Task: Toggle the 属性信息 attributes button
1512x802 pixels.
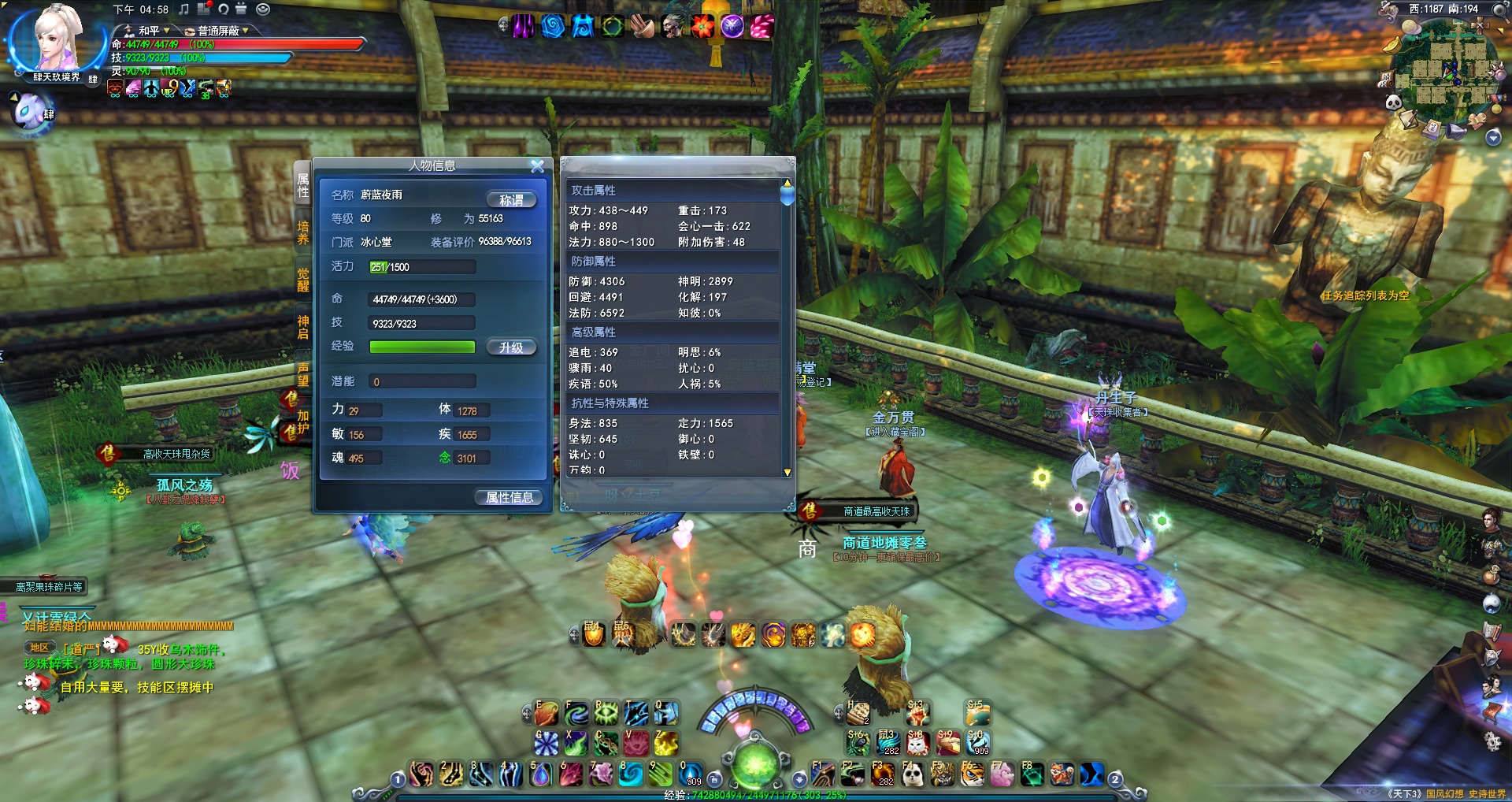Action: pos(510,497)
